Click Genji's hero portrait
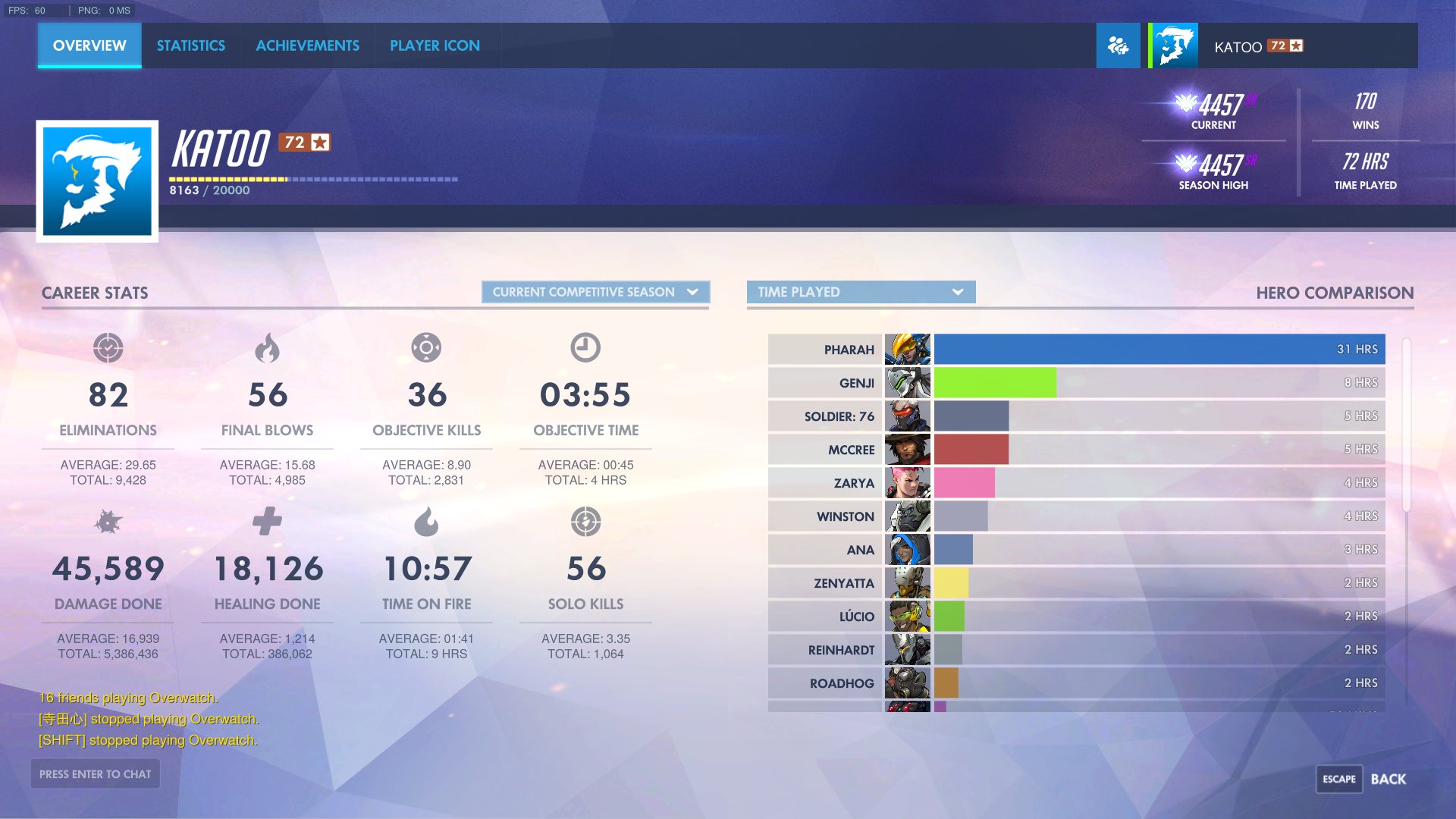Screen dimensions: 1456x819 tap(908, 383)
